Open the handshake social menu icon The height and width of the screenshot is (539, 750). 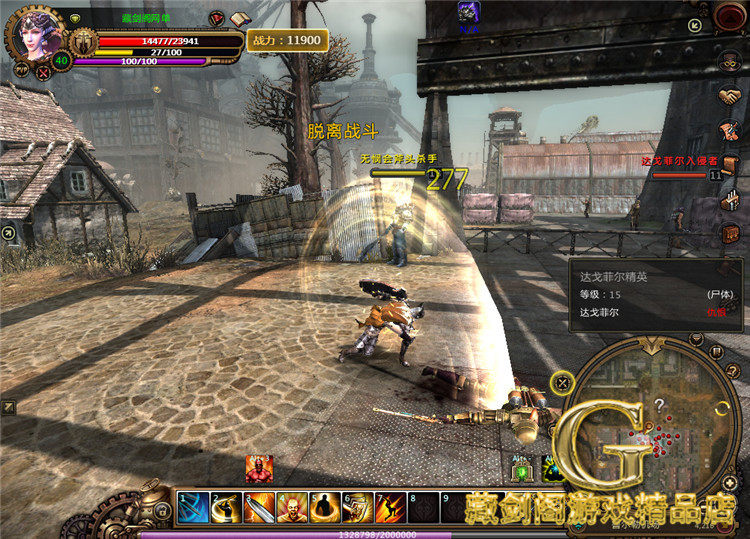[730, 97]
